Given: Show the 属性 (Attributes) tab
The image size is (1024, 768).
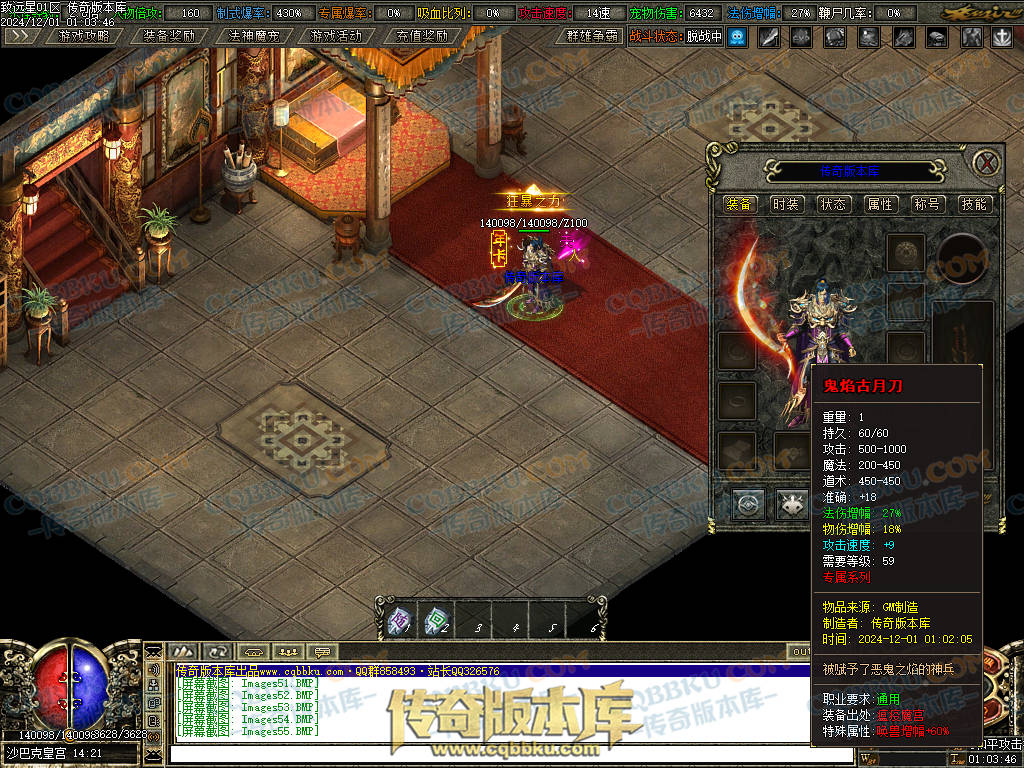Looking at the screenshot, I should [880, 204].
